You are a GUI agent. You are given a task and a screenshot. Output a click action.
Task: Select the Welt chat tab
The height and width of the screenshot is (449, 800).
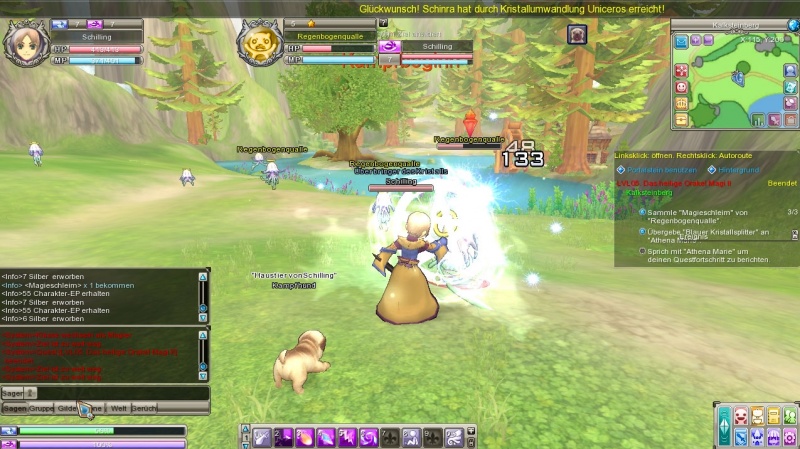tap(118, 409)
